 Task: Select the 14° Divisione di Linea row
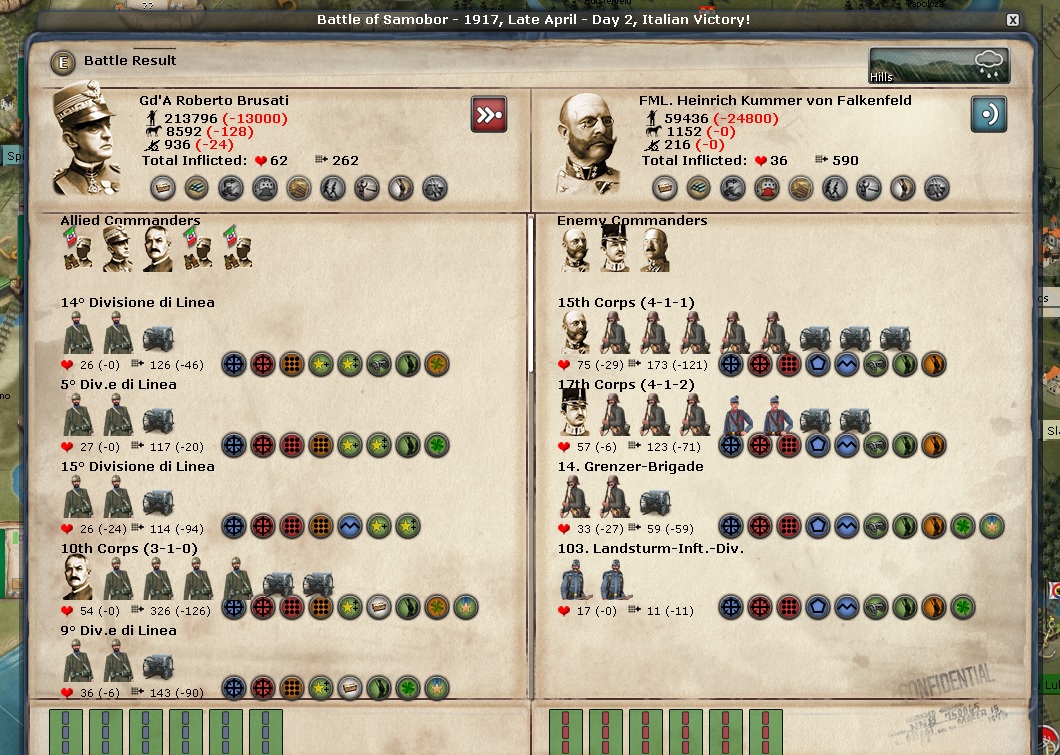click(x=137, y=303)
